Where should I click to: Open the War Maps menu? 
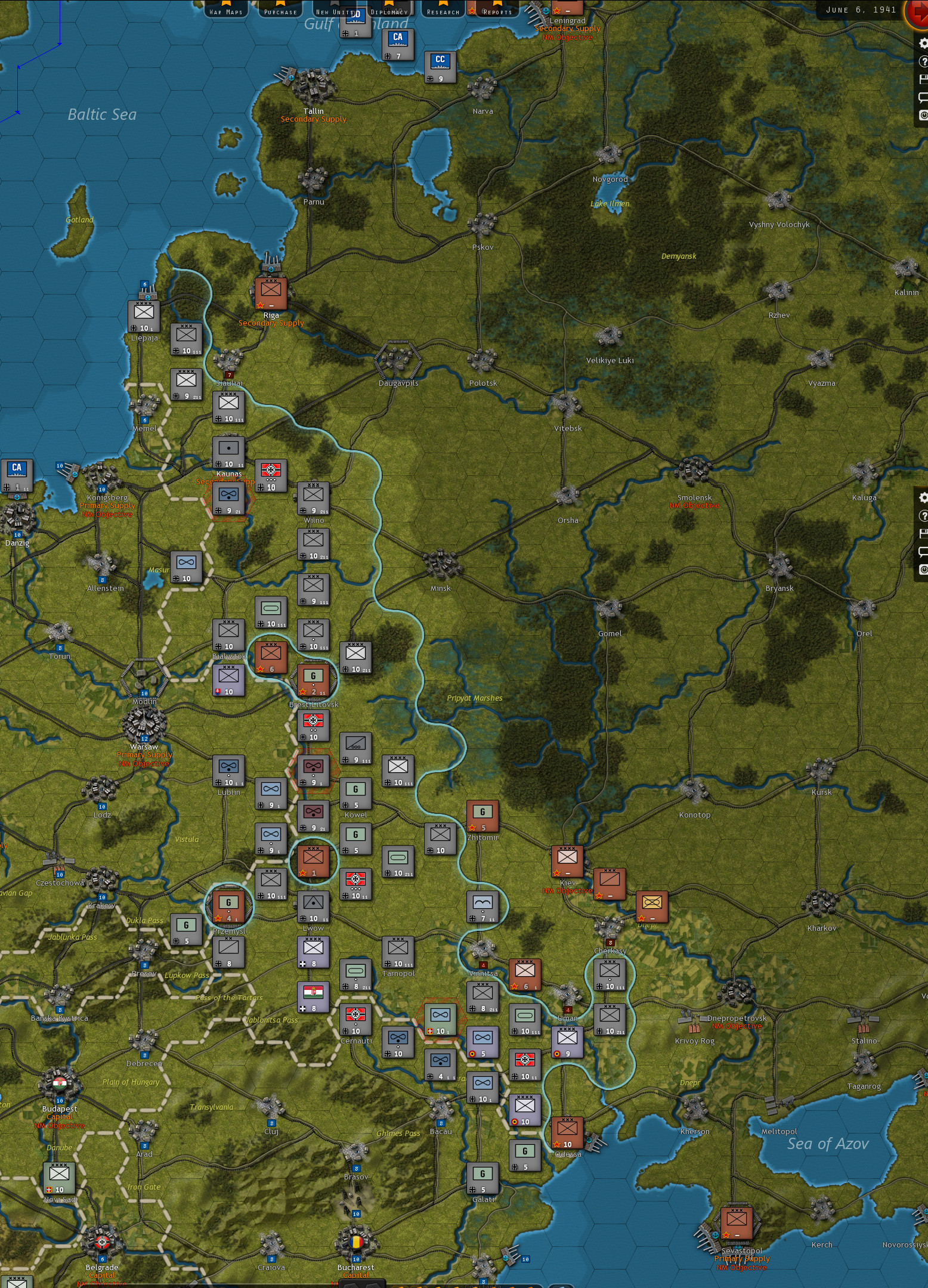point(225,11)
